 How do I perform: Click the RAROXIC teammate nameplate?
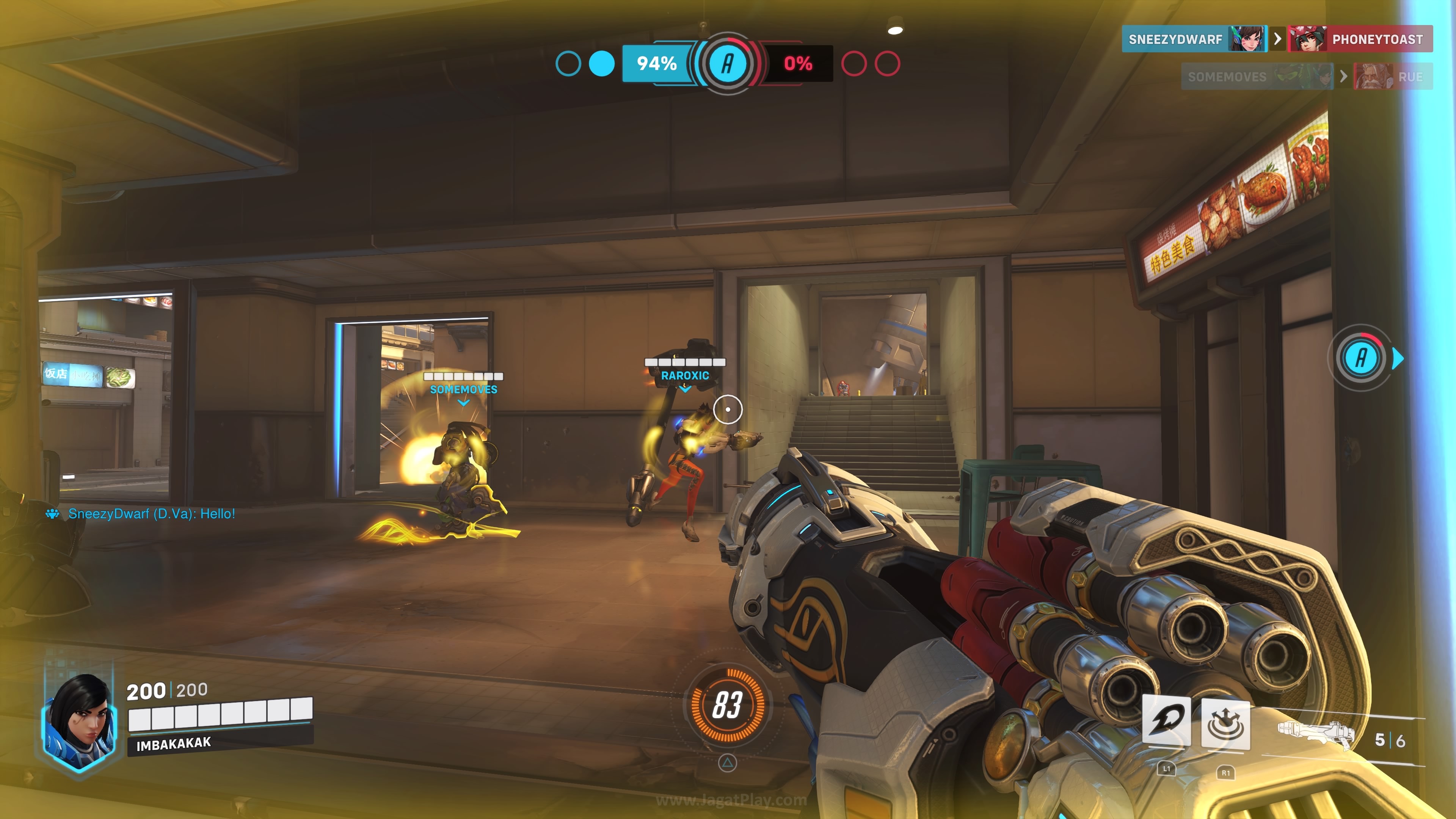coord(684,375)
